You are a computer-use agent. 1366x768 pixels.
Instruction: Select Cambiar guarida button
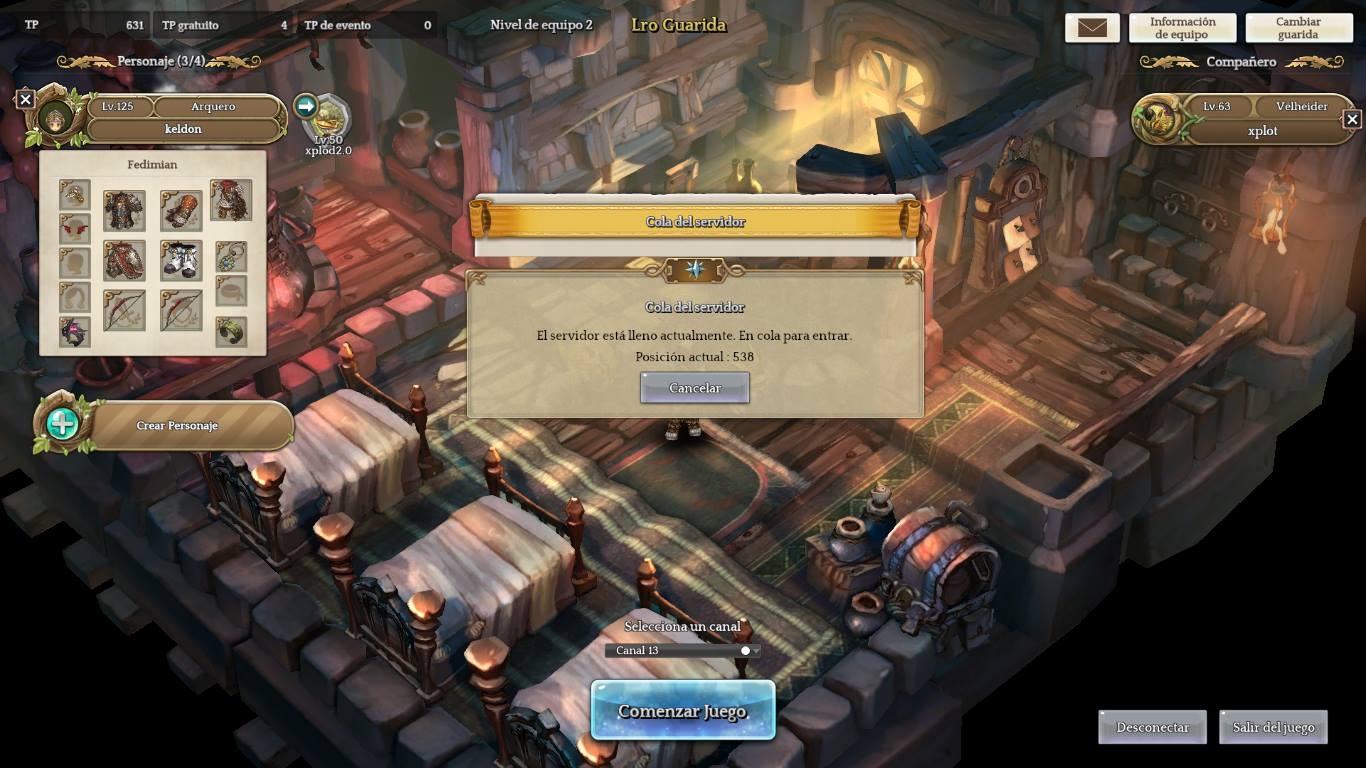click(1298, 28)
